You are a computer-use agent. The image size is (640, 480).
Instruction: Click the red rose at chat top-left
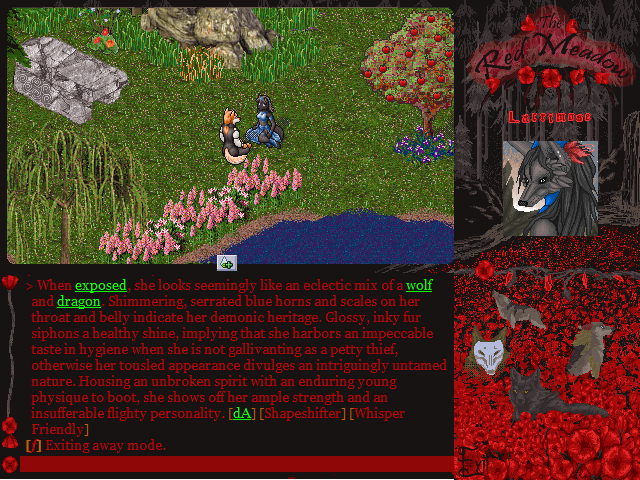tap(10, 283)
